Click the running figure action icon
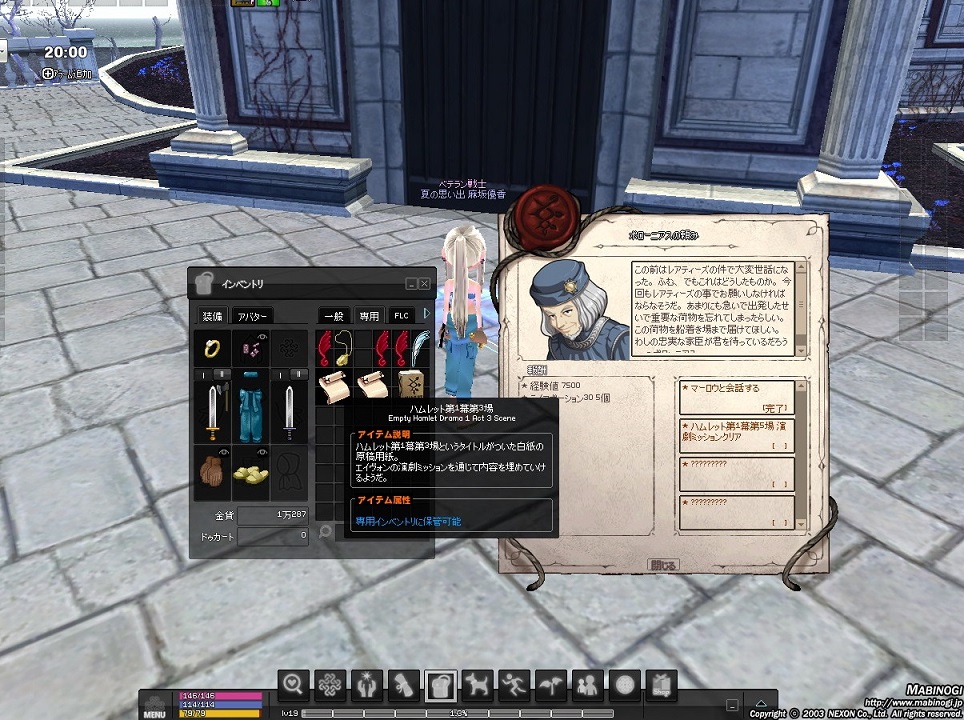This screenshot has width=964, height=720. [x=514, y=684]
